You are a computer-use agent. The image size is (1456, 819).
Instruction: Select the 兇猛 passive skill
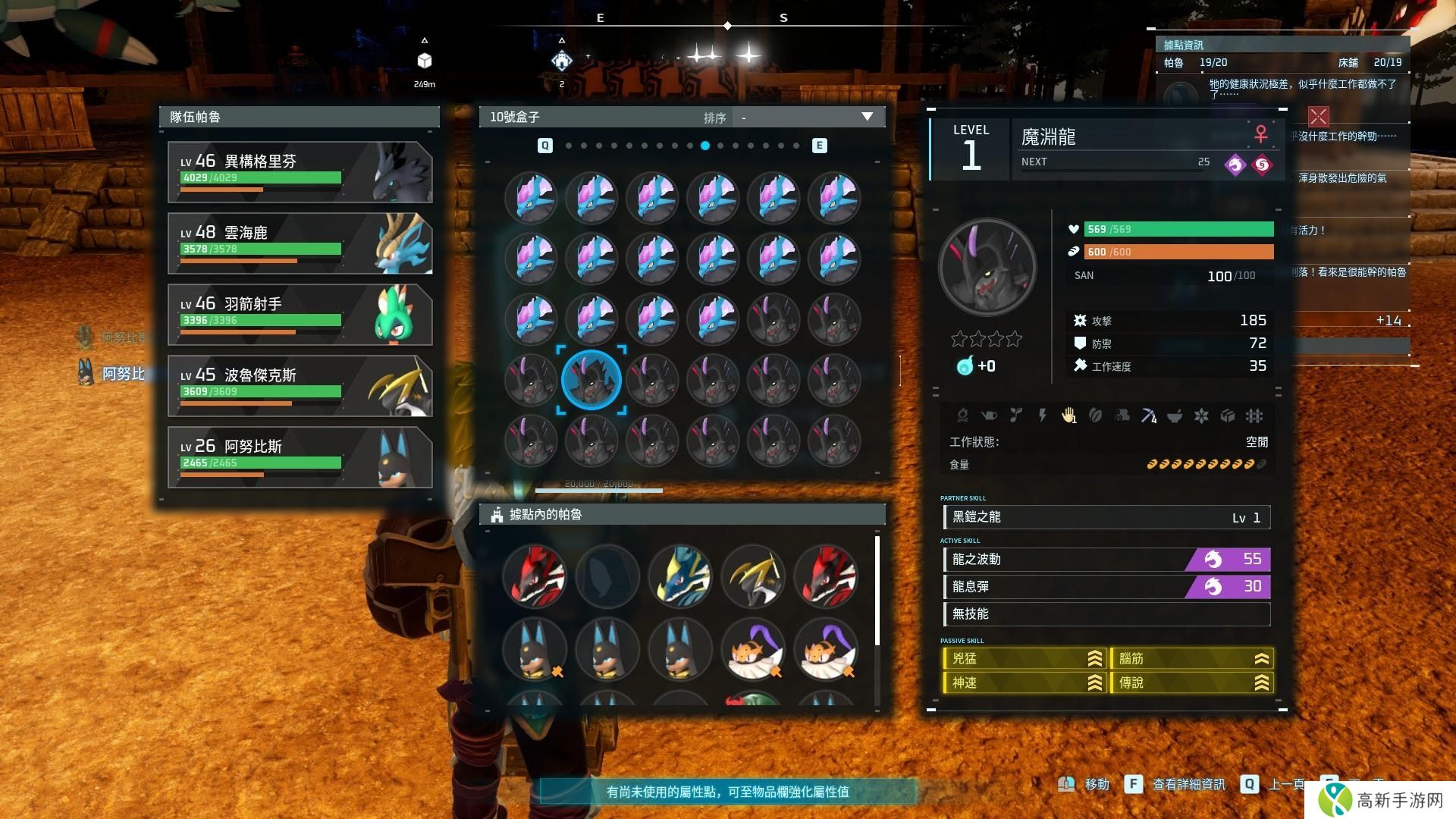point(1025,659)
